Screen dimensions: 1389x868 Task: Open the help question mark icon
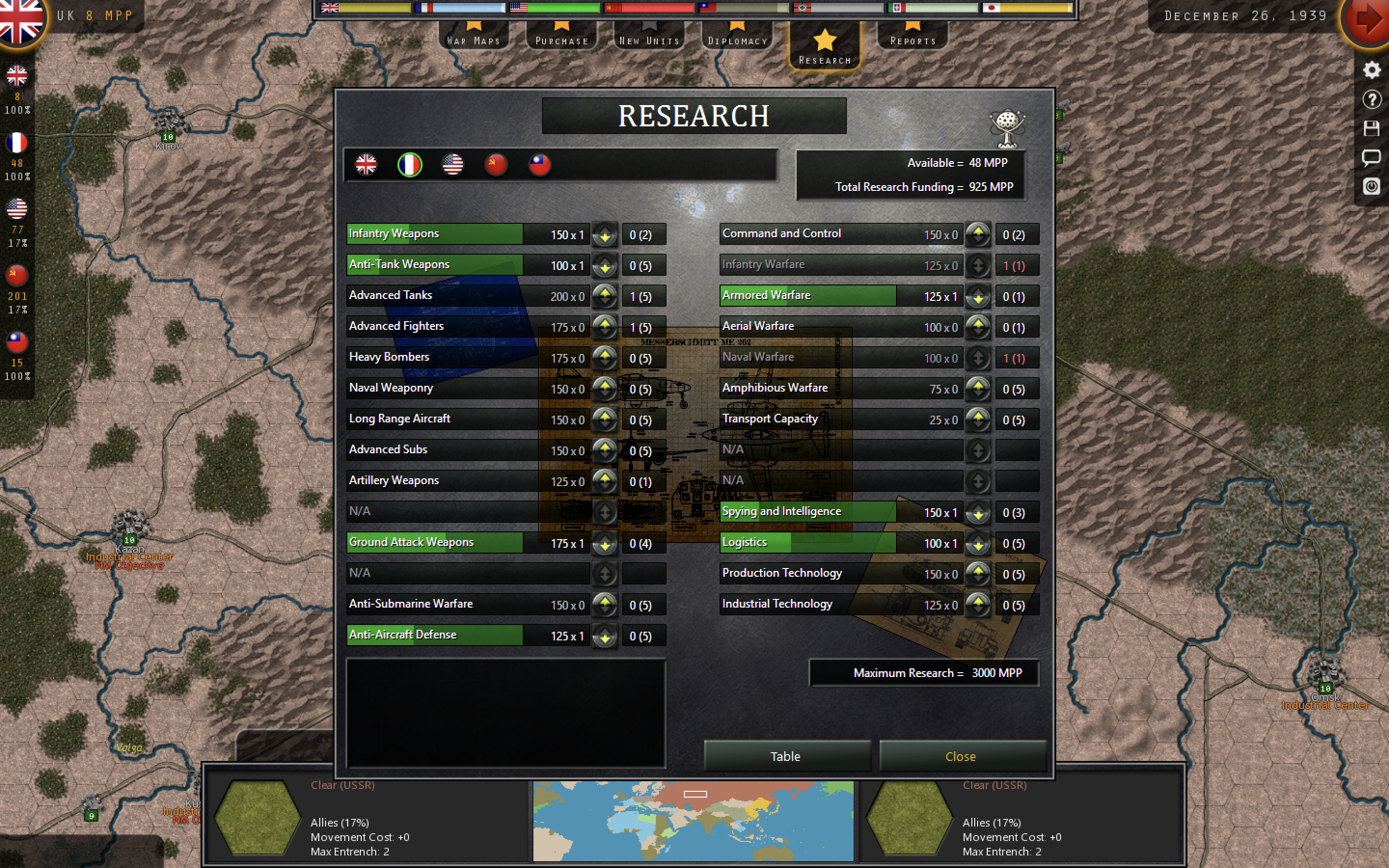point(1372,99)
